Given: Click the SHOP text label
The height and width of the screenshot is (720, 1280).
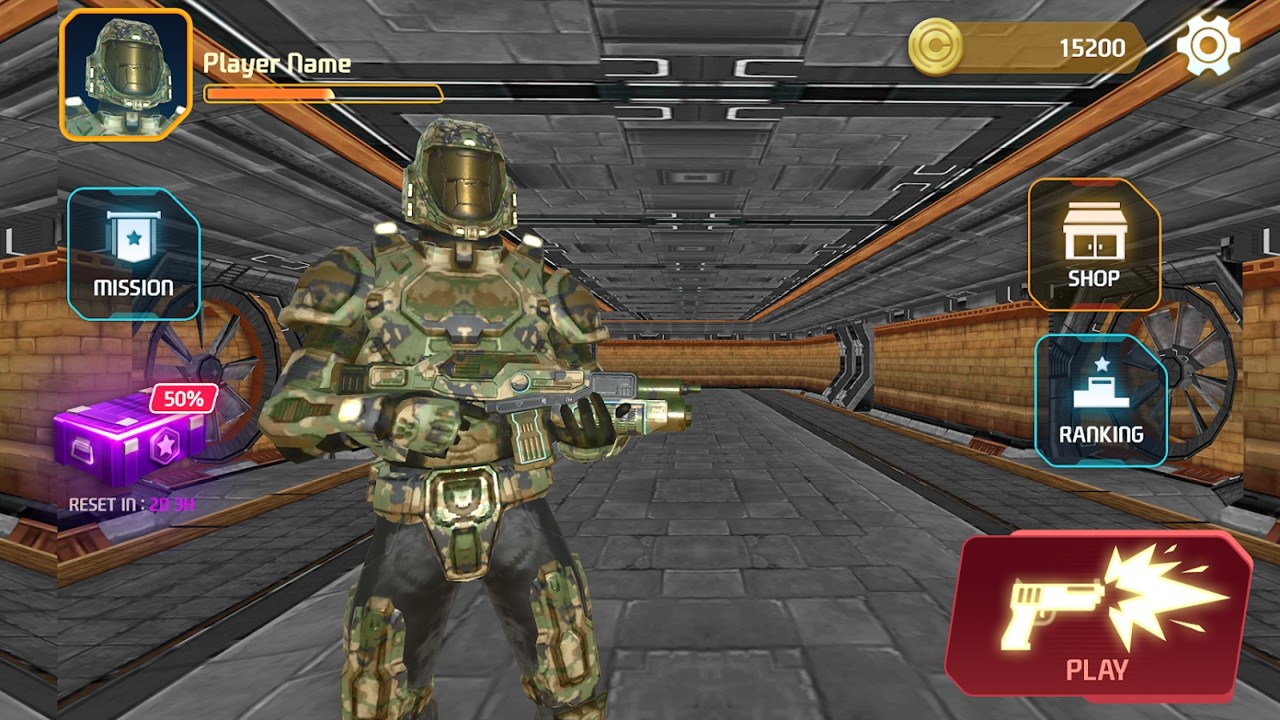Looking at the screenshot, I should (1095, 278).
